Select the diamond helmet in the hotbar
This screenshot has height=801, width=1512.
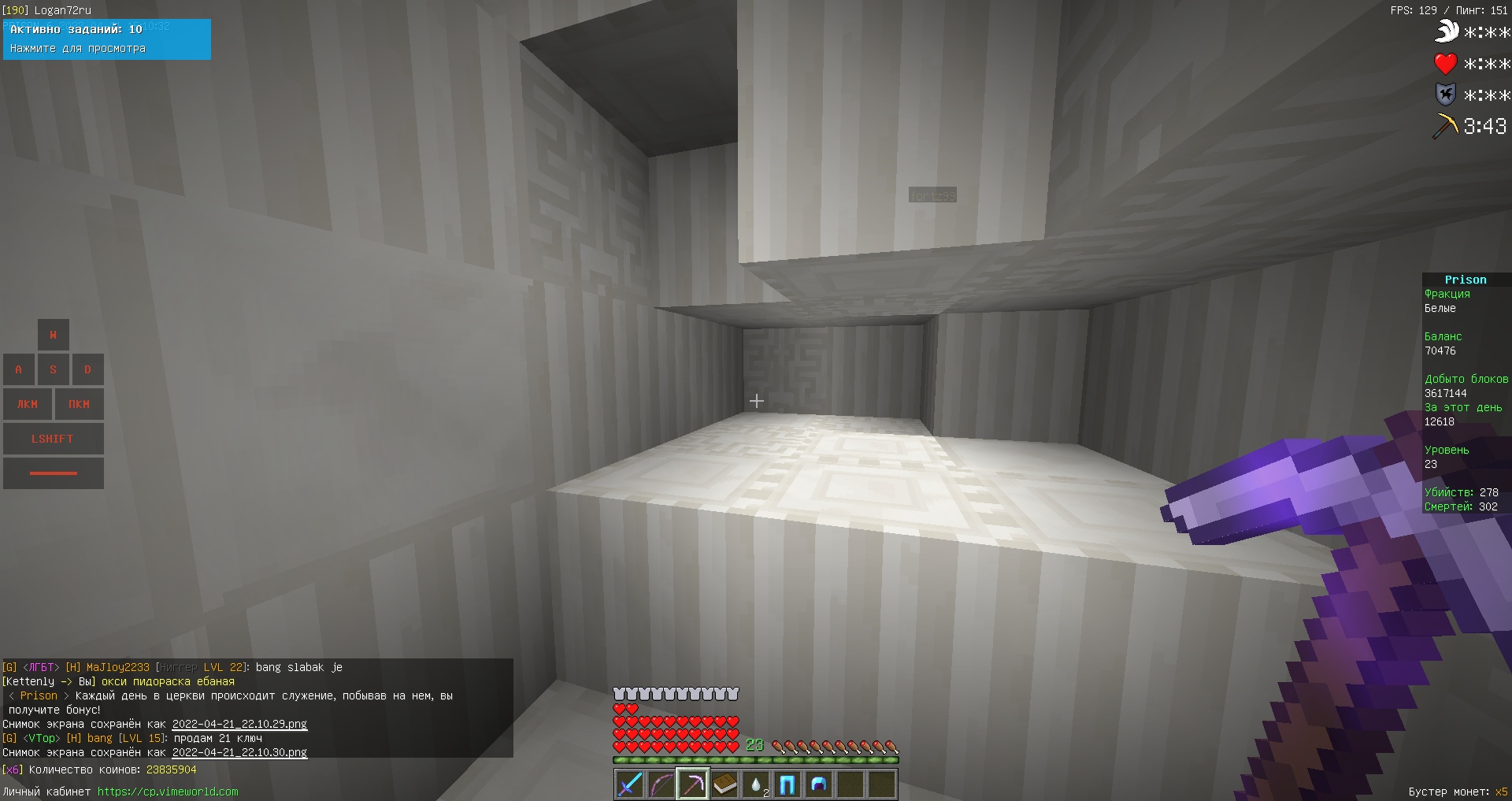819,784
